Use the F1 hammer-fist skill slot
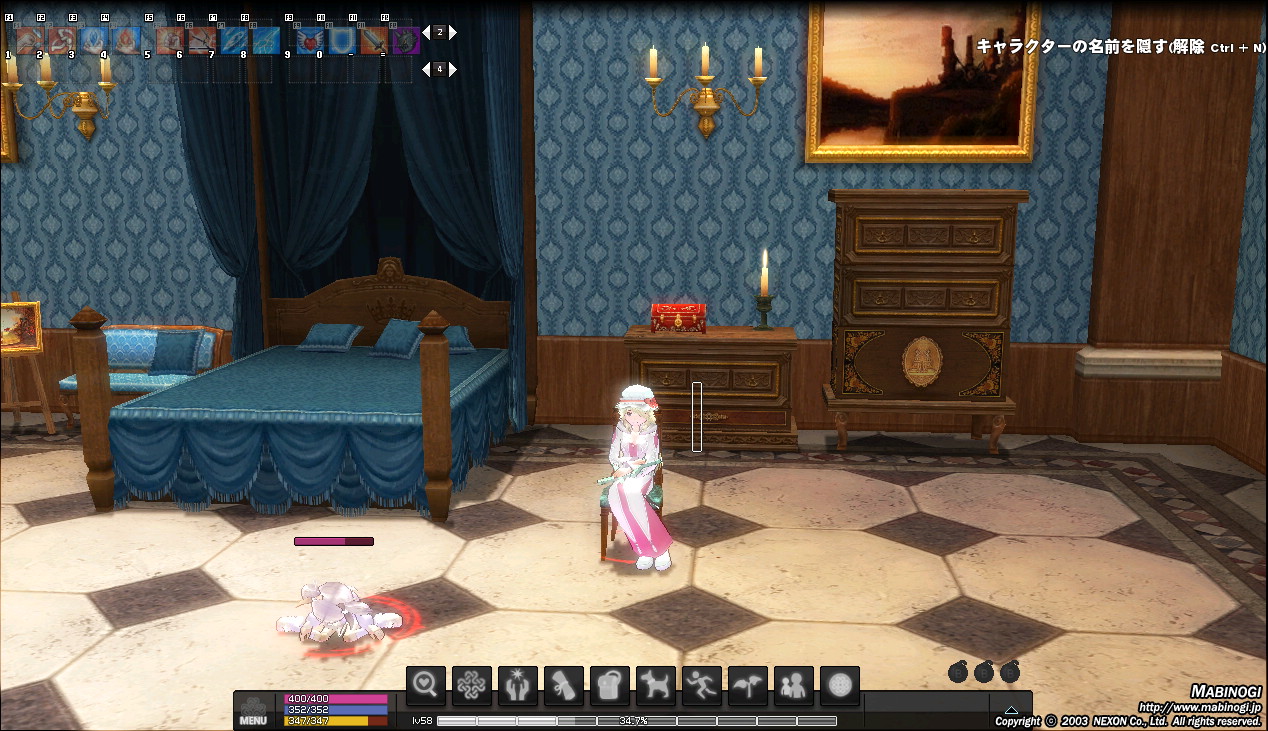1268x731 pixels. coord(29,40)
